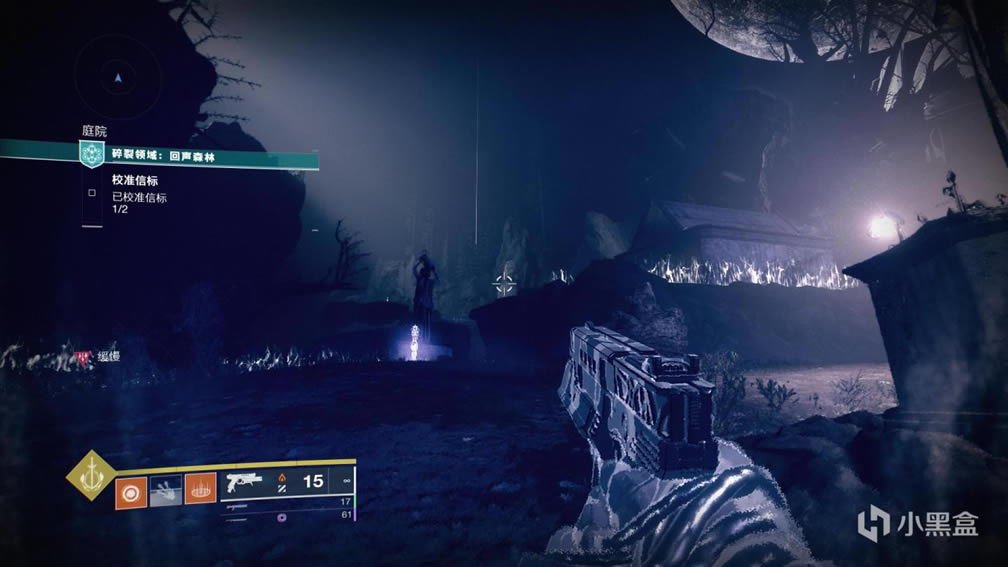This screenshot has height=567, width=1008.
Task: Tick the 校准信标 objective checkbox
Action: pyautogui.click(x=92, y=193)
